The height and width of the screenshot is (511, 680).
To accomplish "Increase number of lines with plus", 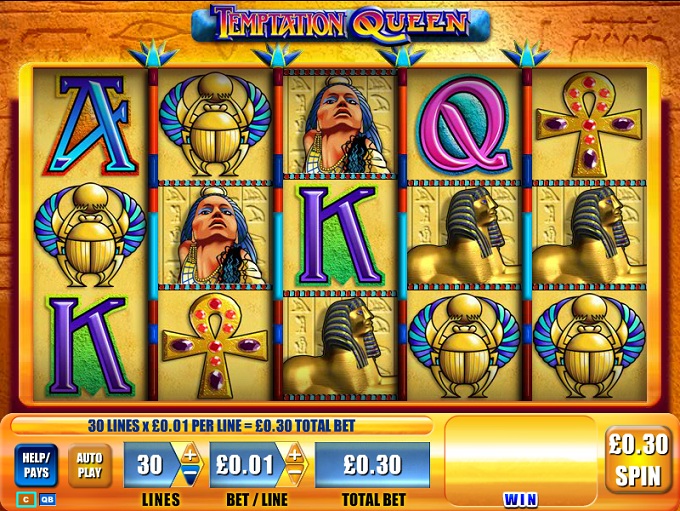I will [x=190, y=455].
